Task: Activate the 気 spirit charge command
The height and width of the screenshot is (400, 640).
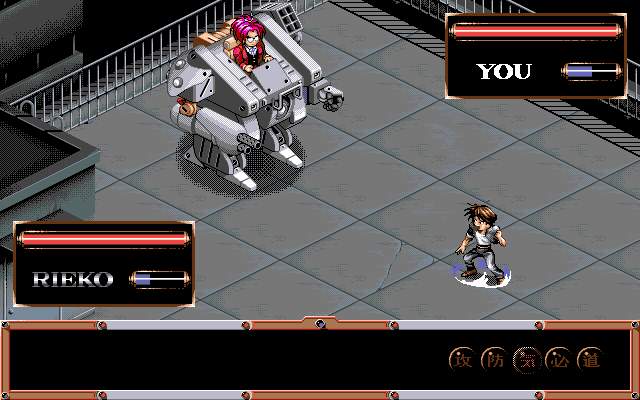Action: [526, 360]
